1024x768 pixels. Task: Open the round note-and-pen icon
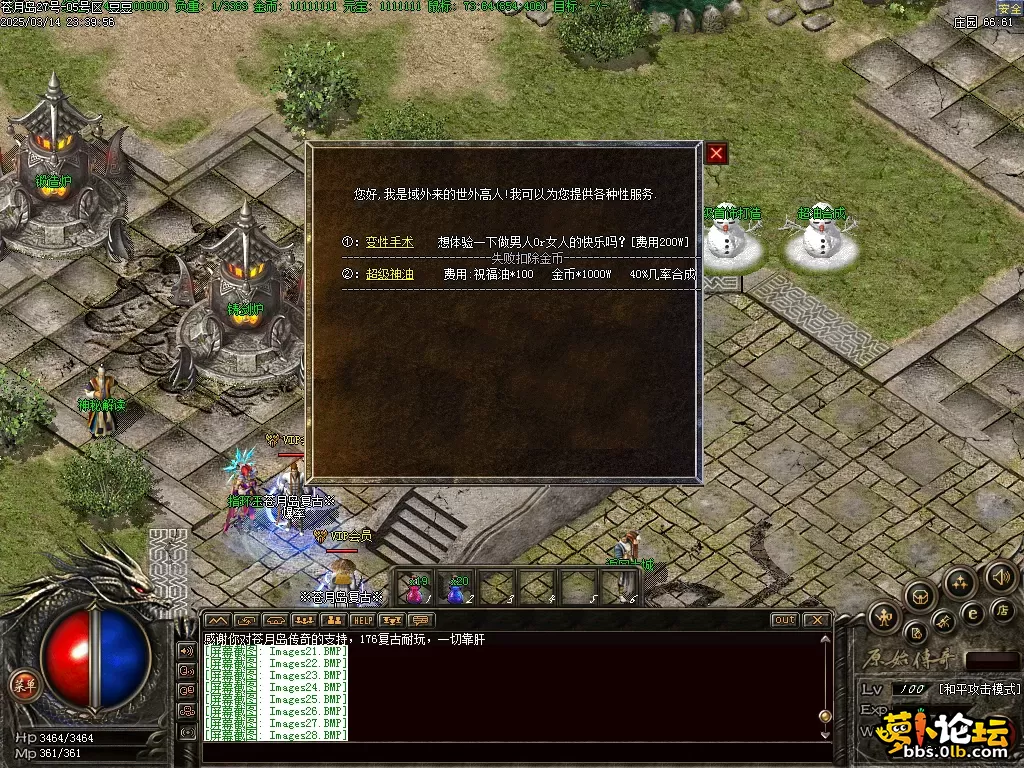point(915,633)
